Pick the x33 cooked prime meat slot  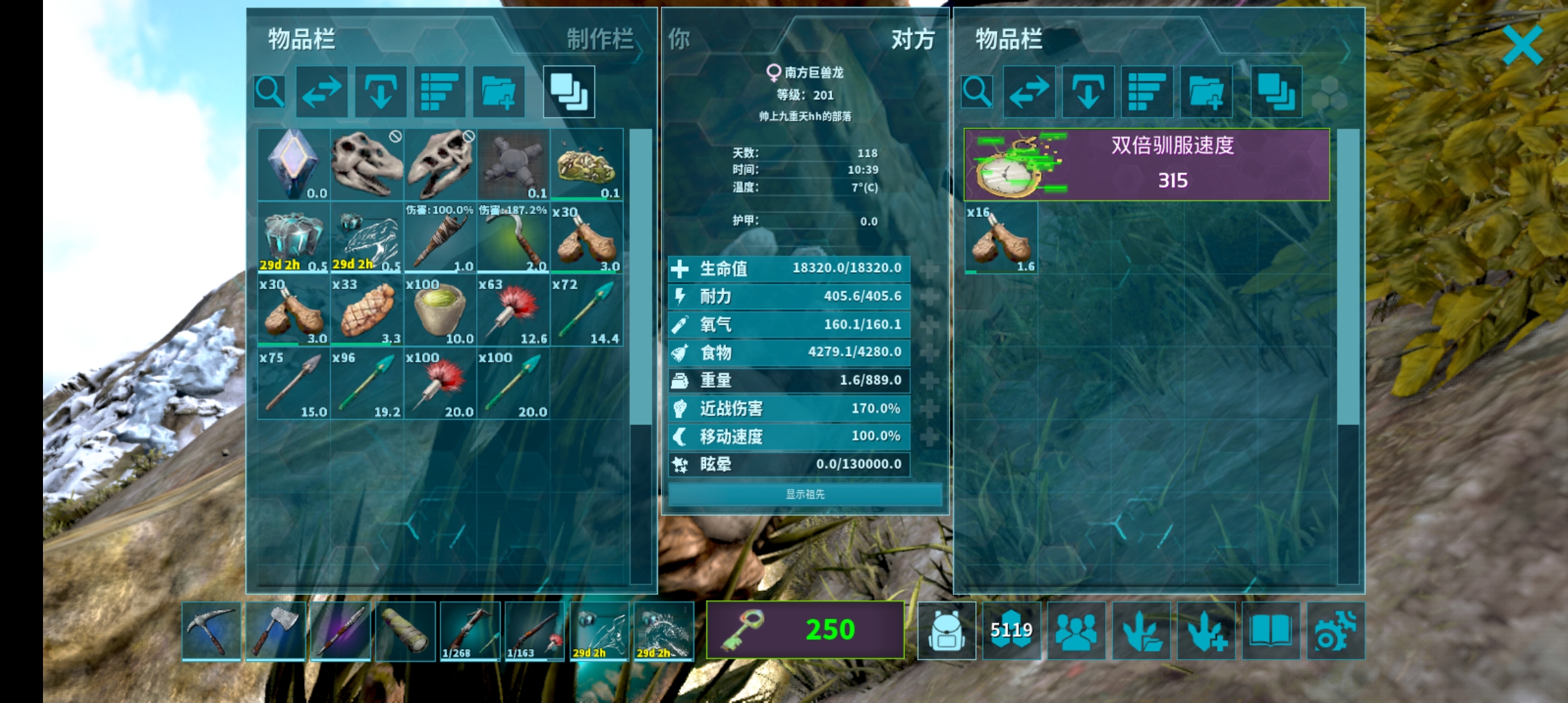tap(367, 311)
